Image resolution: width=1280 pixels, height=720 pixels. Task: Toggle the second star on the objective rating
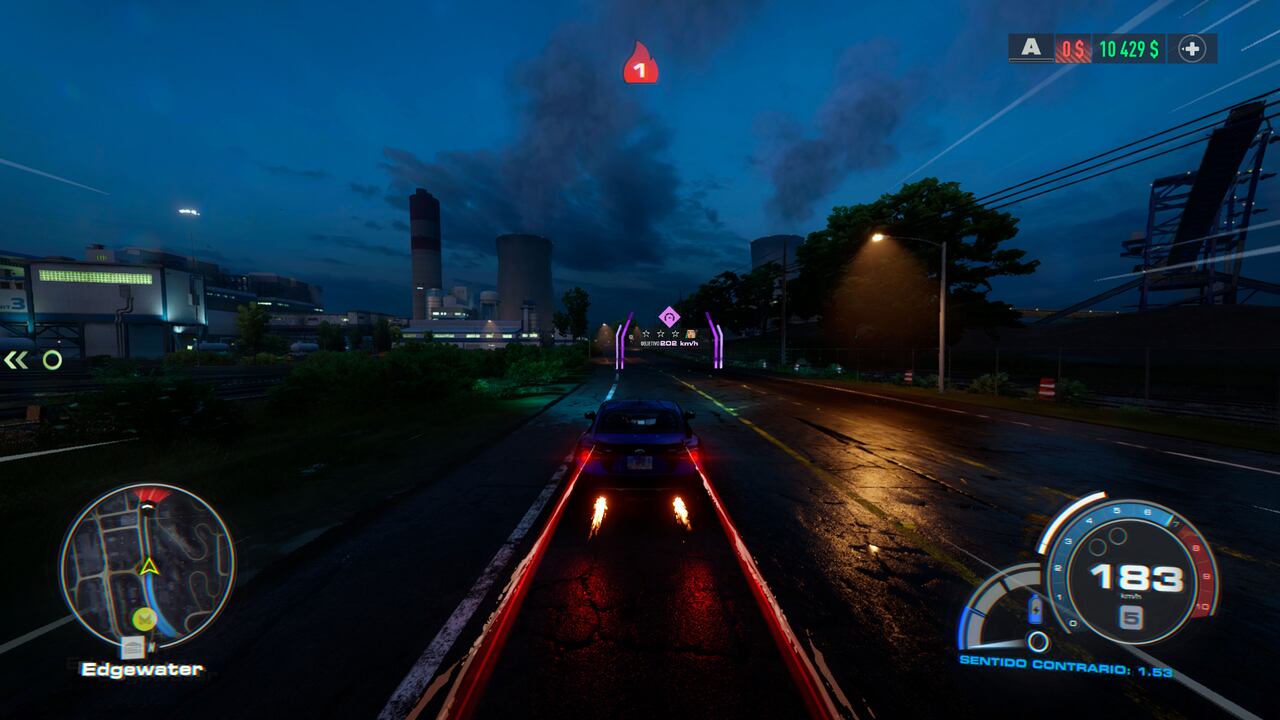coord(661,333)
